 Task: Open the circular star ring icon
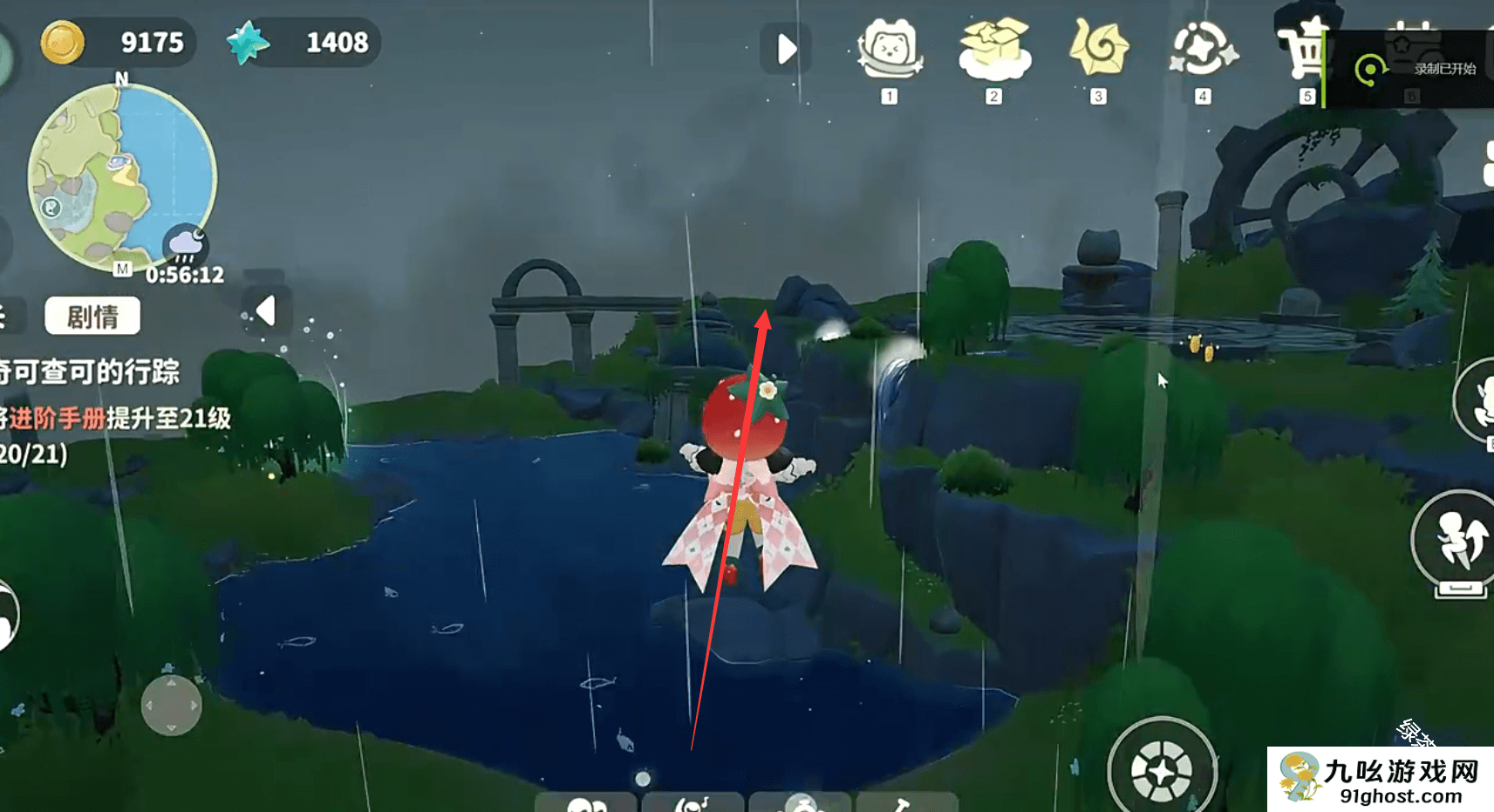(1203, 50)
